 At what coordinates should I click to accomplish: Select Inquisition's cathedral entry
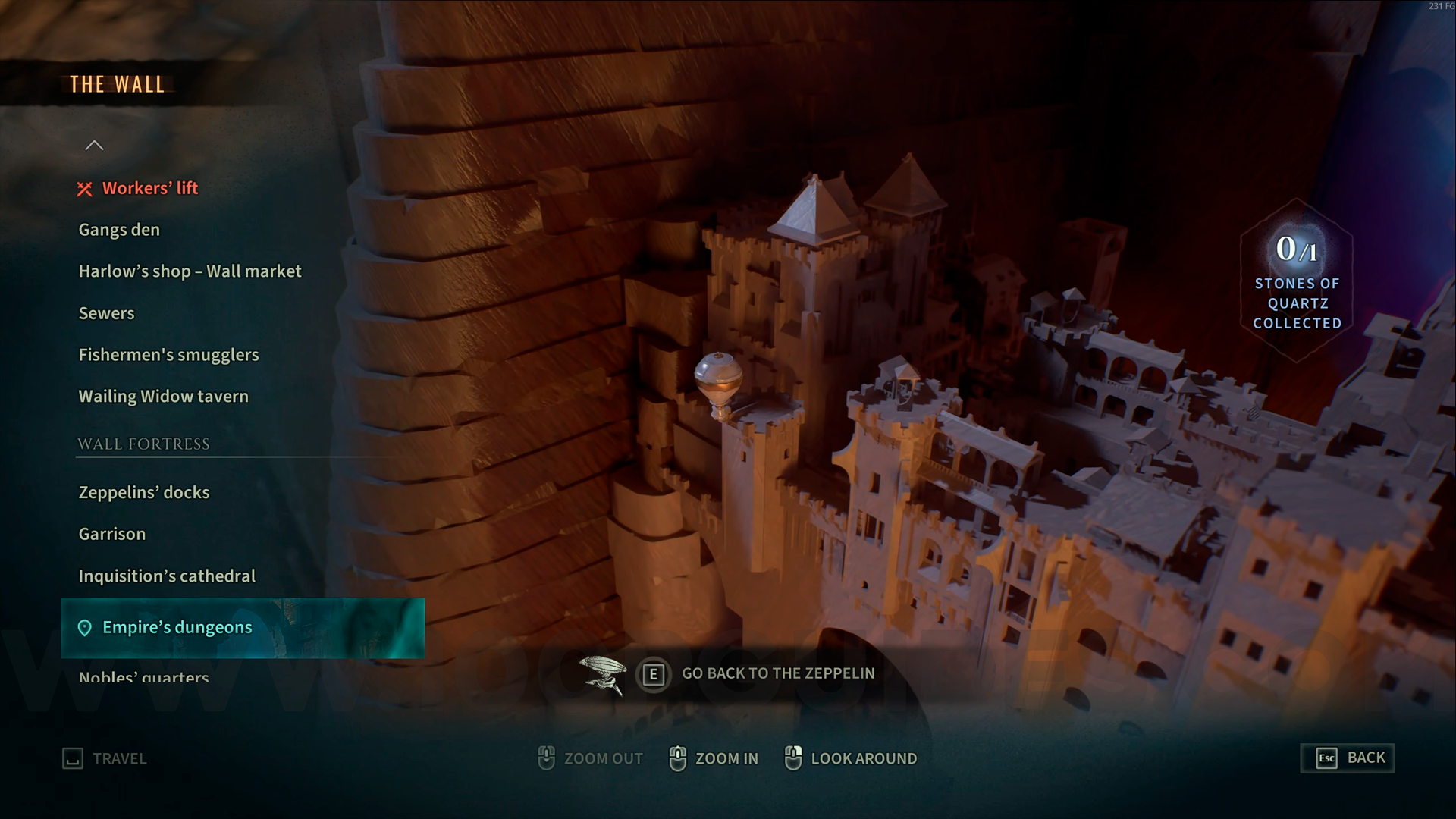(x=167, y=576)
